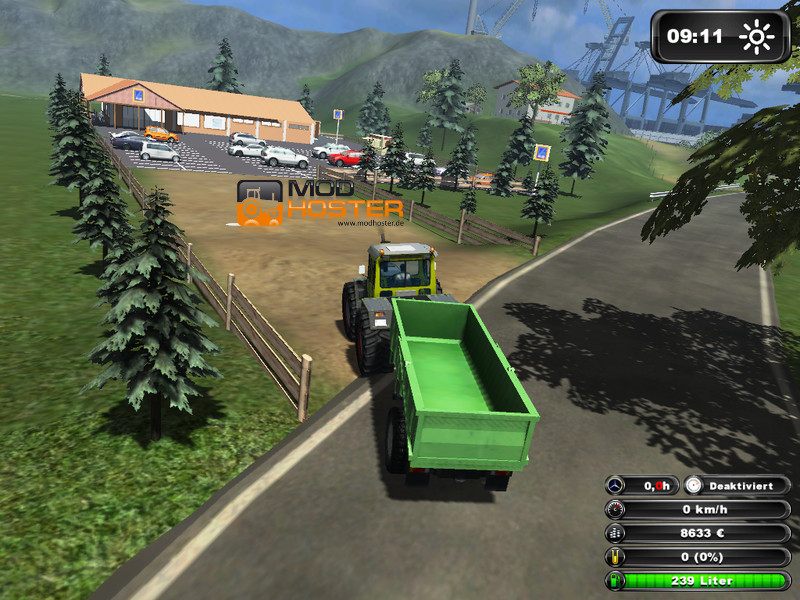The image size is (800, 600).
Task: Click the sun weather icon
Action: (756, 38)
